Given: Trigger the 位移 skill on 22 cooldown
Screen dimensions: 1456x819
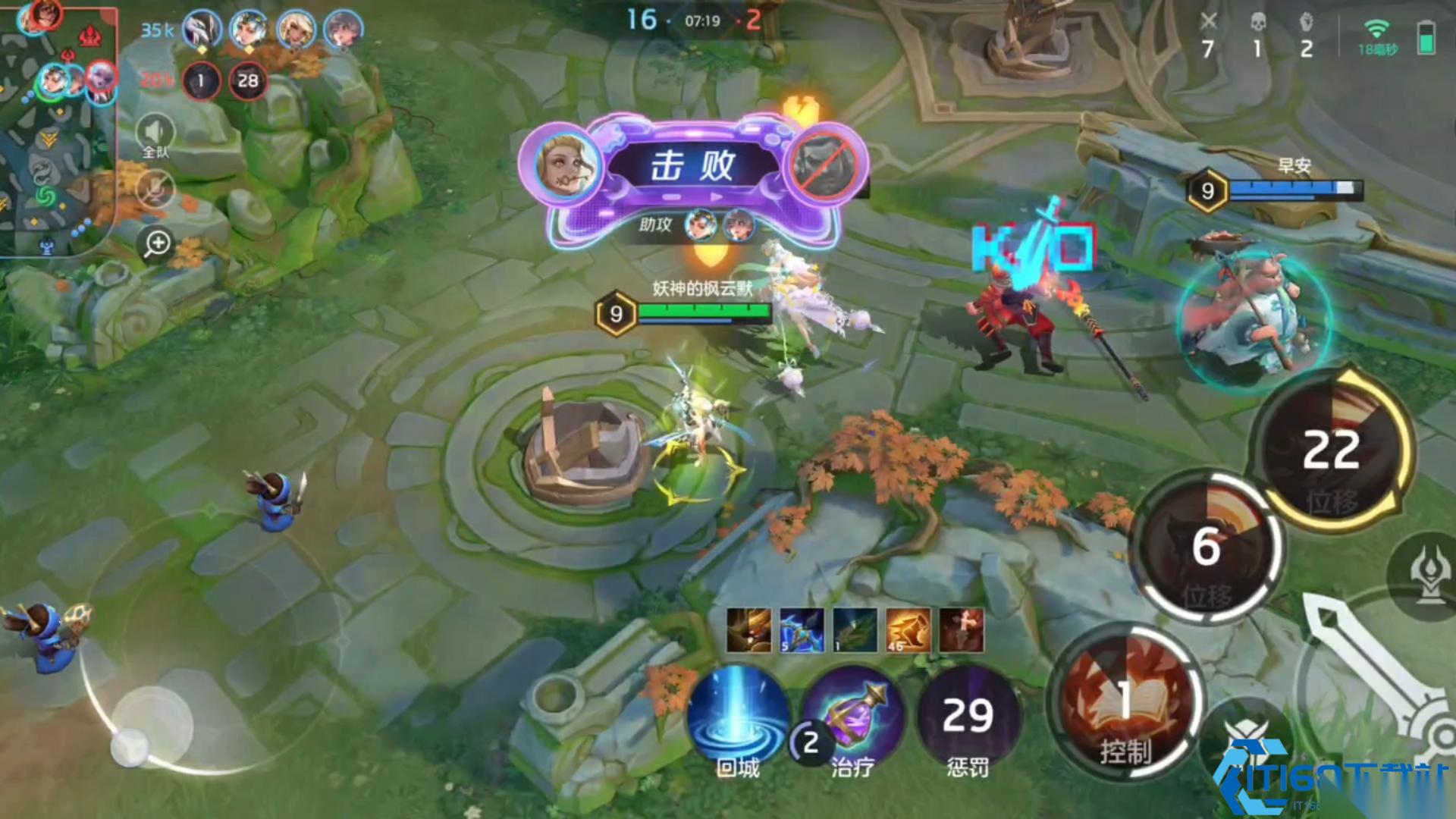Looking at the screenshot, I should point(1332,450).
